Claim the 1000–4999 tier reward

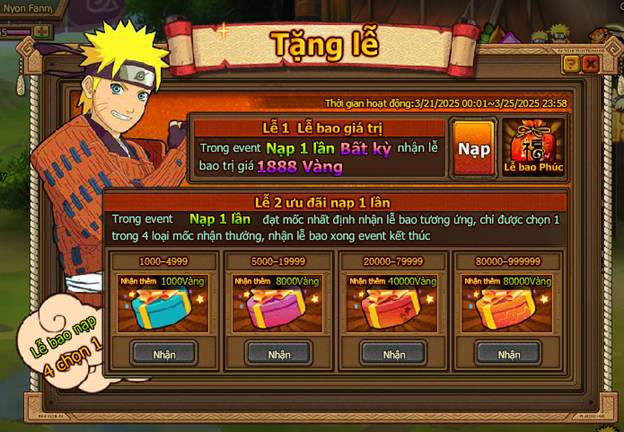164,353
